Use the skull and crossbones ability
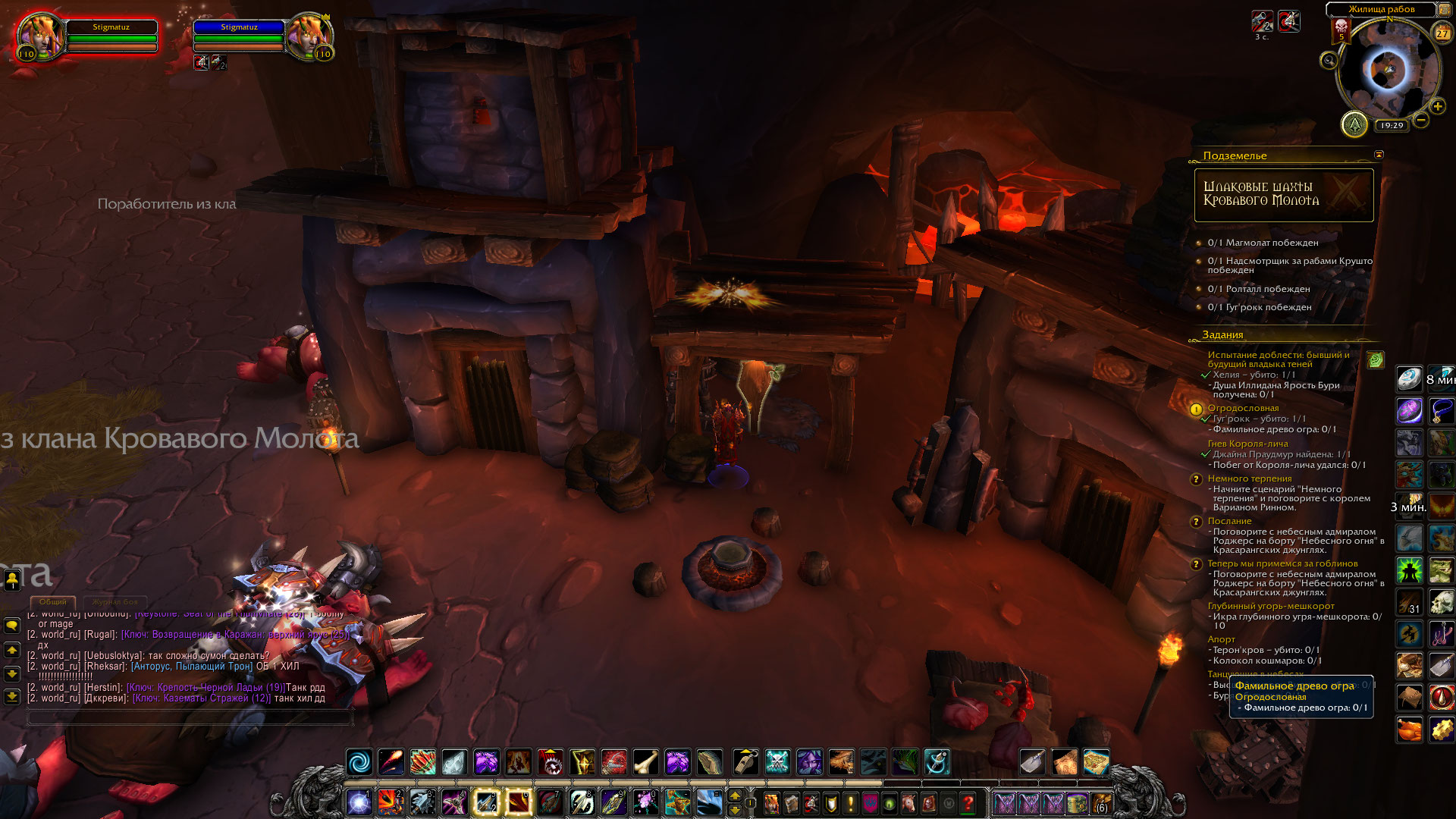The image size is (1456, 819). click(x=777, y=761)
